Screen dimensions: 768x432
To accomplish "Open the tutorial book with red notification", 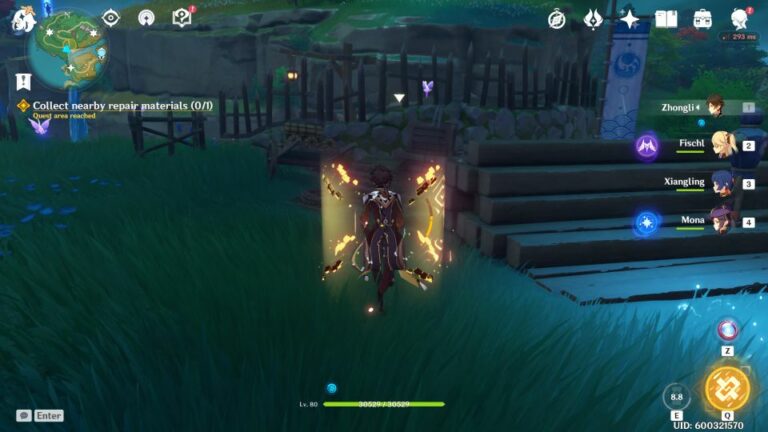I will (181, 17).
